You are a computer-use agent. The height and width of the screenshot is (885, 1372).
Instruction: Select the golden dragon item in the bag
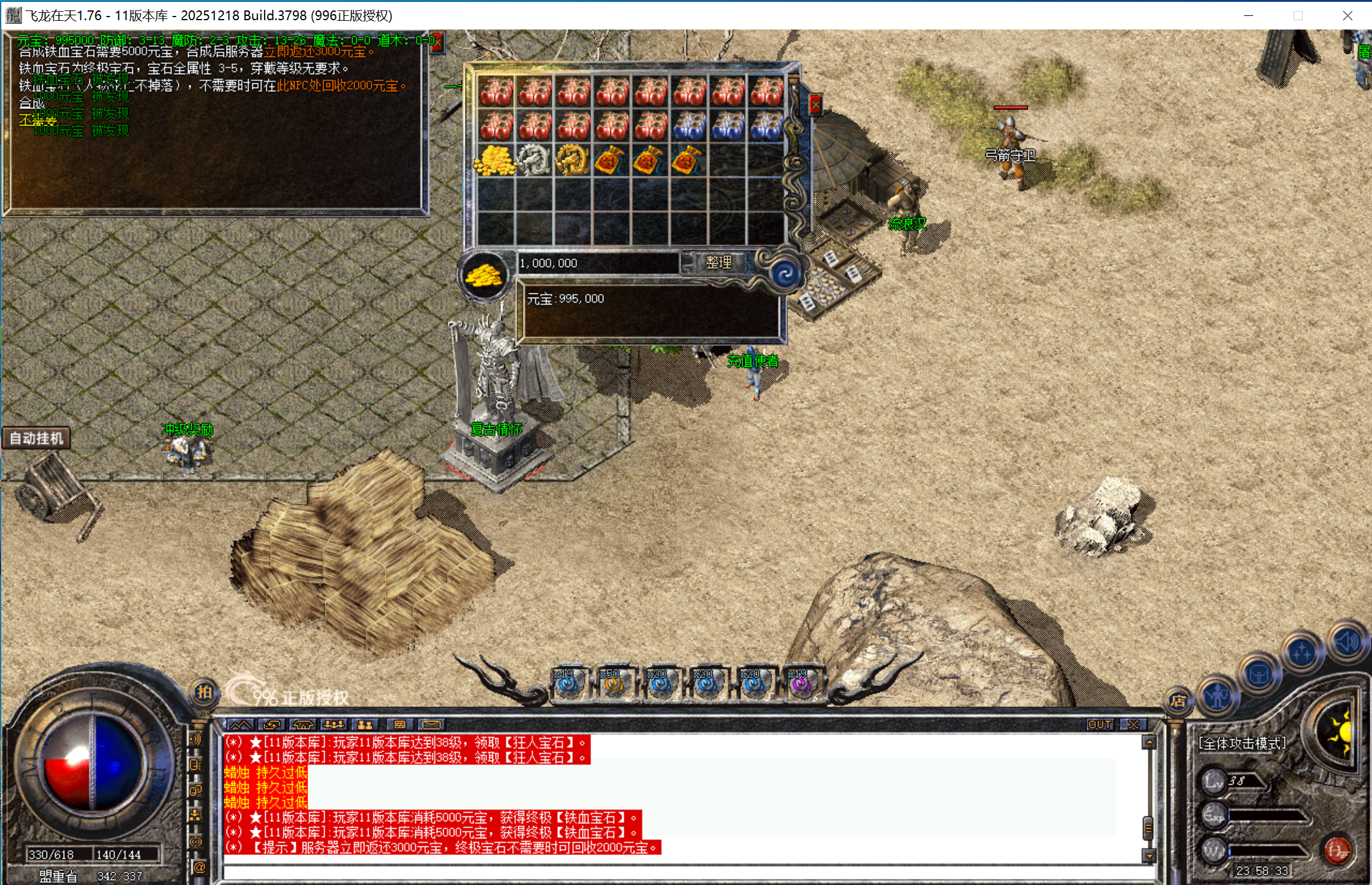click(573, 160)
